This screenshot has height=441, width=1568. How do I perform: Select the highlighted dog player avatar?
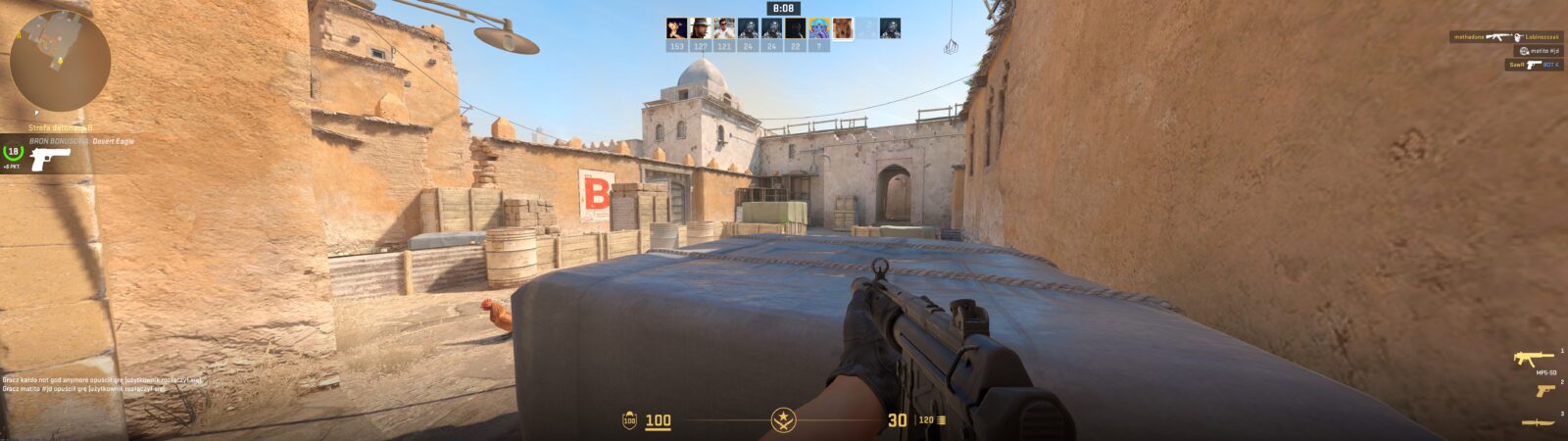843,28
